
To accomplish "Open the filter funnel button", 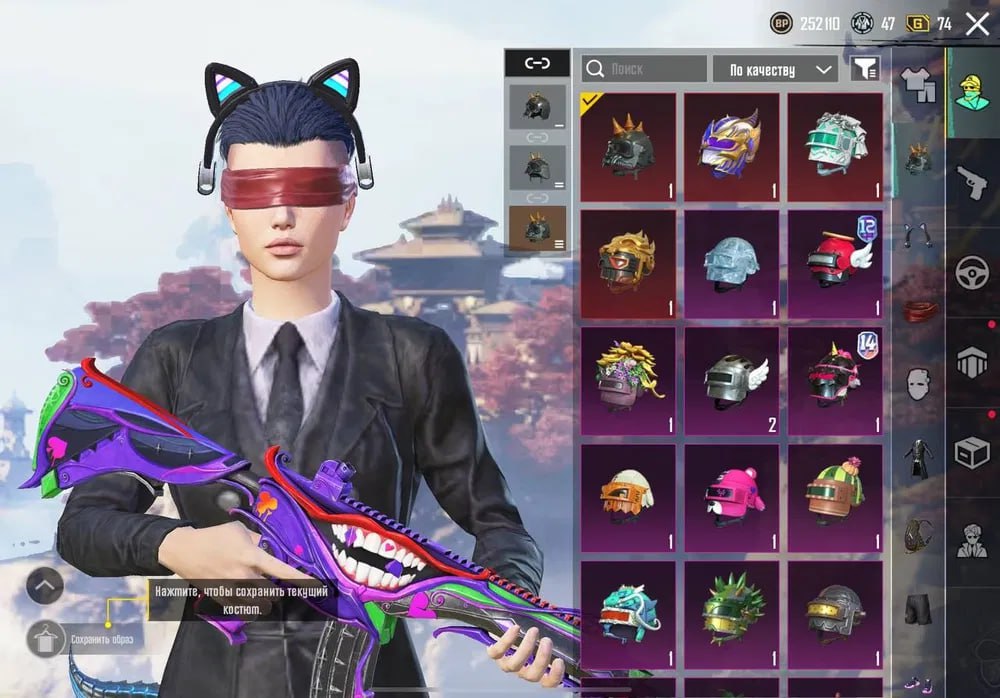I will [x=865, y=68].
